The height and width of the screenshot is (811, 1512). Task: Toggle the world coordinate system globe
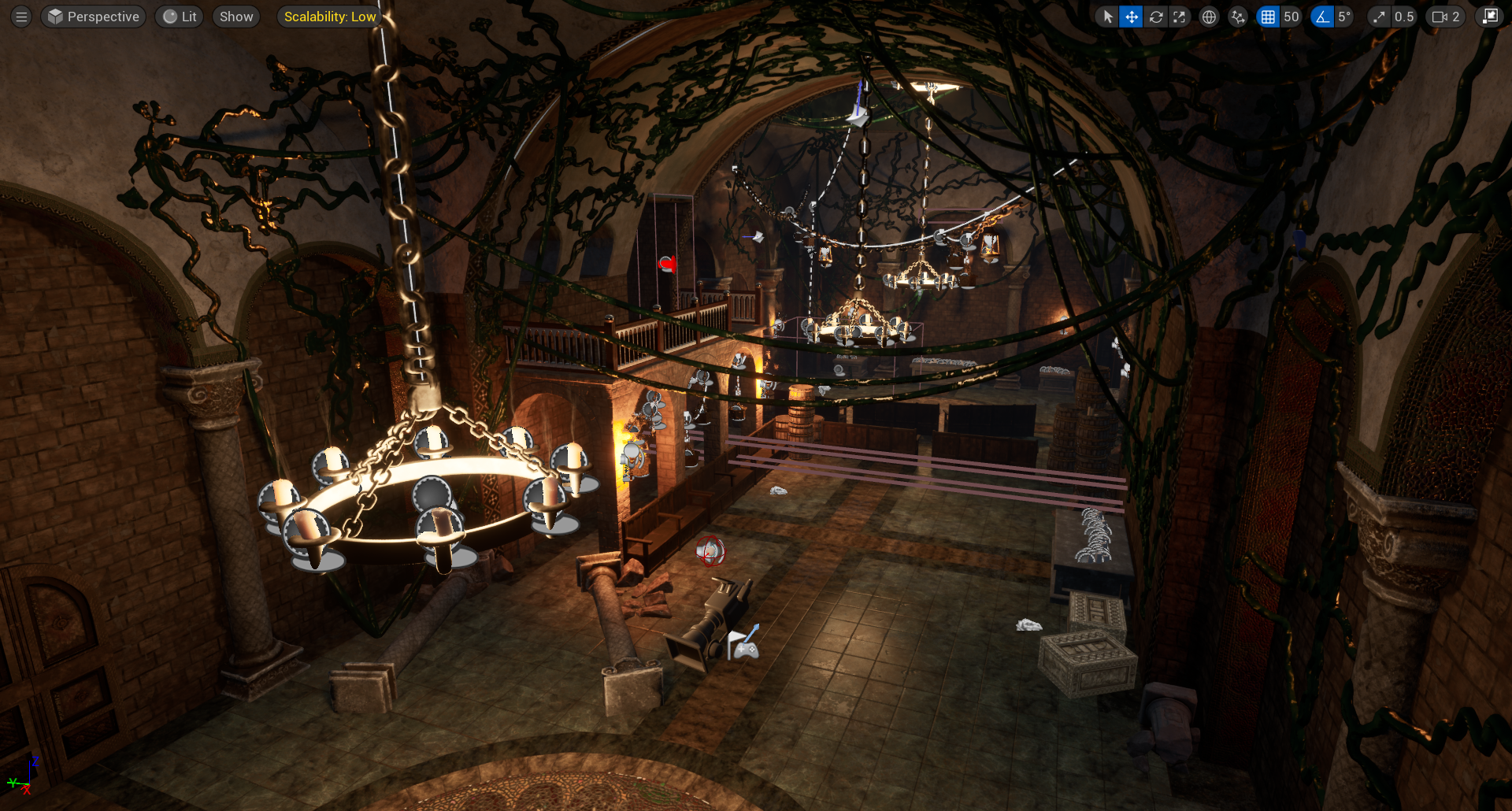click(x=1209, y=17)
